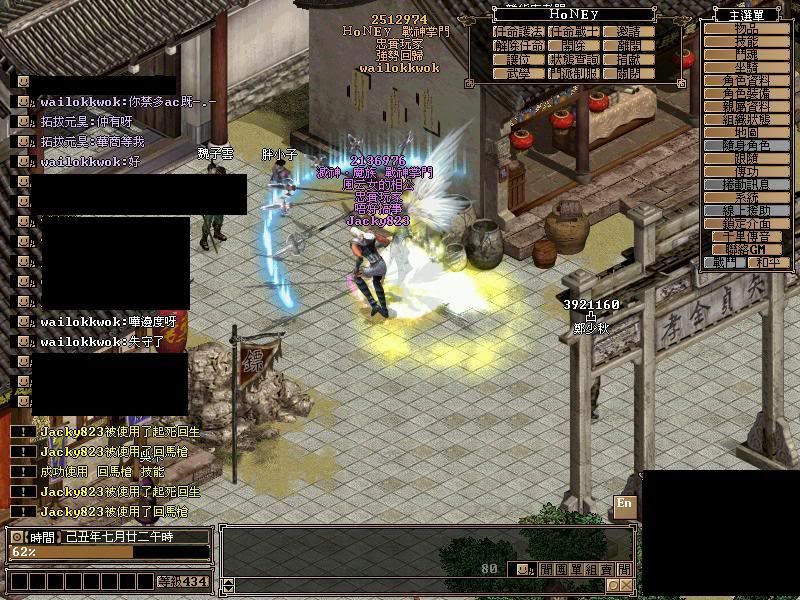Open 武學 martial arts in guild panel
Screen dimensions: 800x600
[x=518, y=74]
